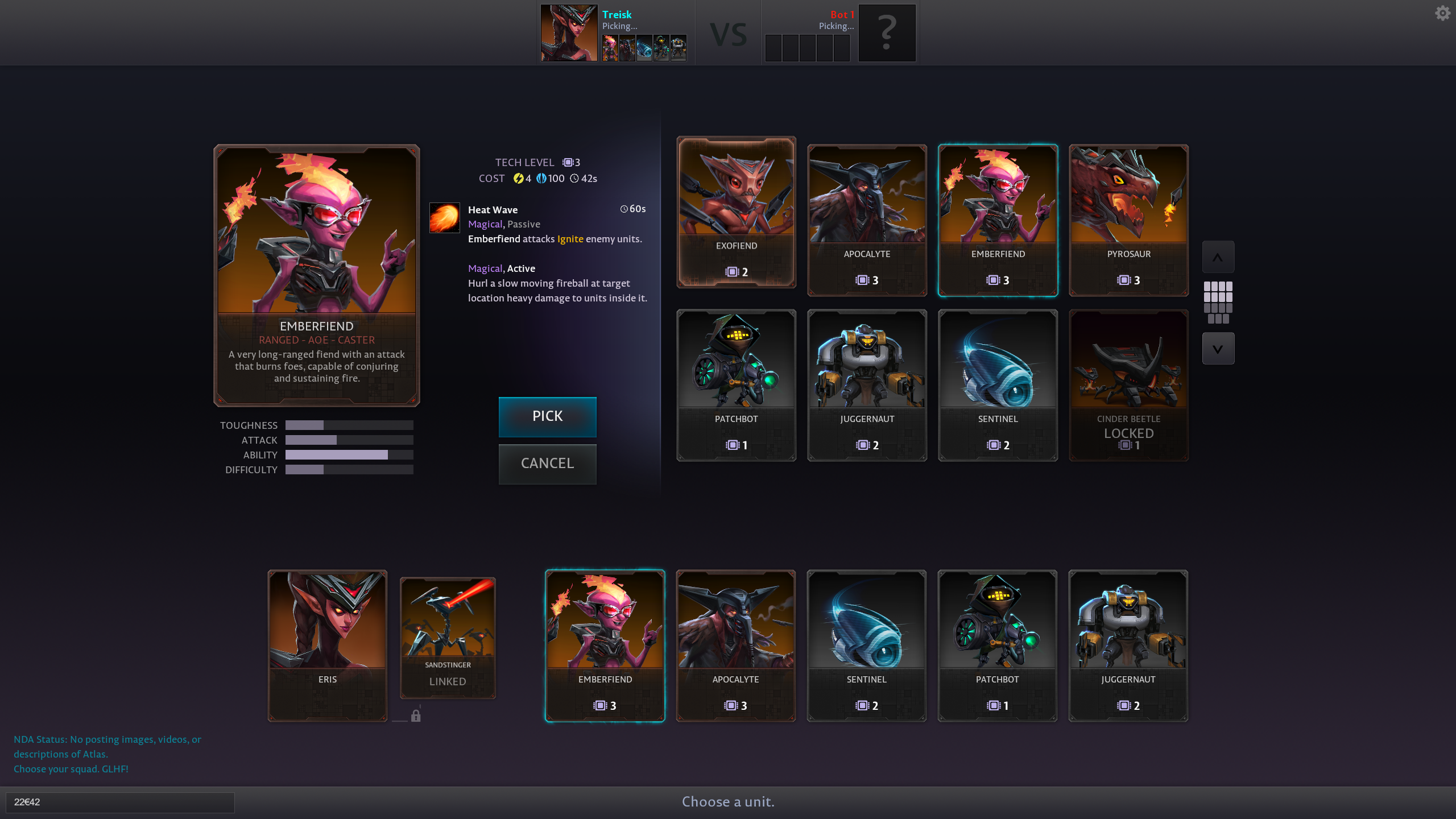Click the chat input box
The image size is (1456, 819).
(x=120, y=802)
